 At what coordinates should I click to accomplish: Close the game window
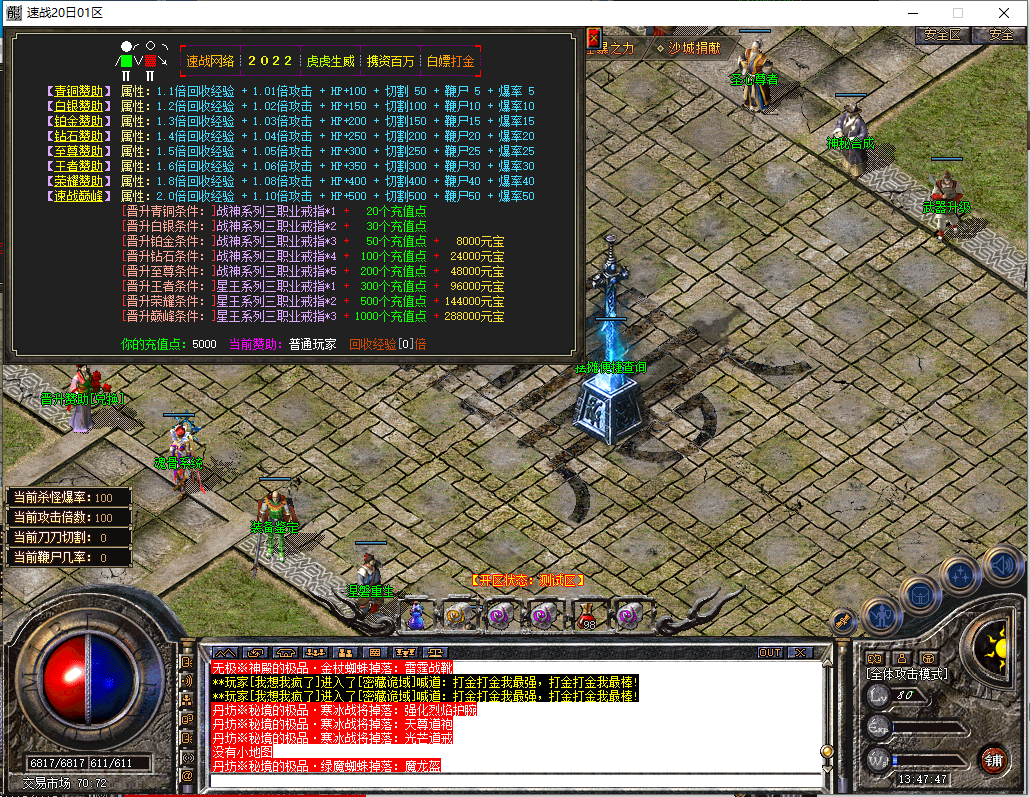(1004, 12)
